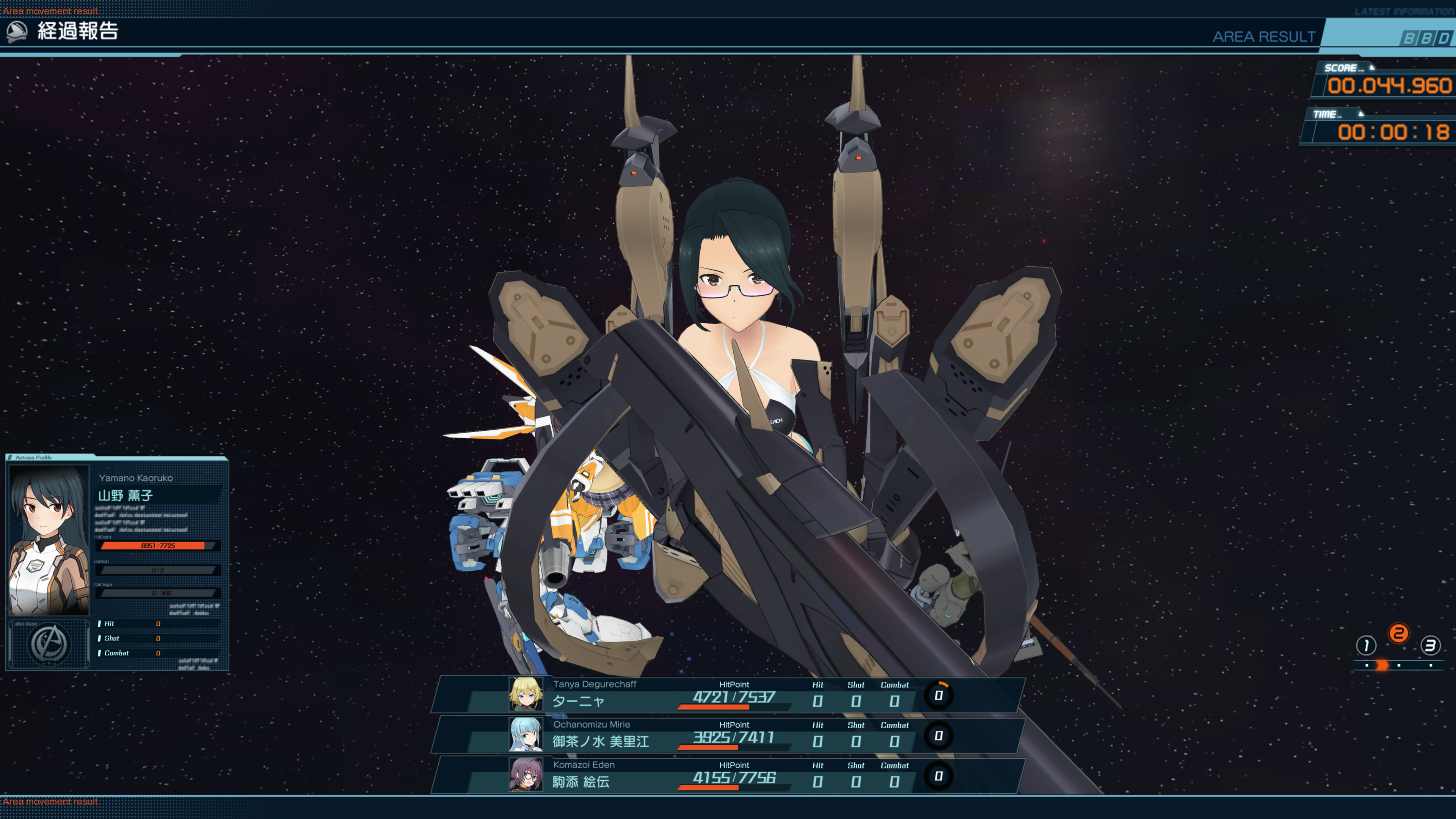The image size is (1456, 819).
Task: Select Tanya Degurechaff's result row
Action: [x=729, y=695]
